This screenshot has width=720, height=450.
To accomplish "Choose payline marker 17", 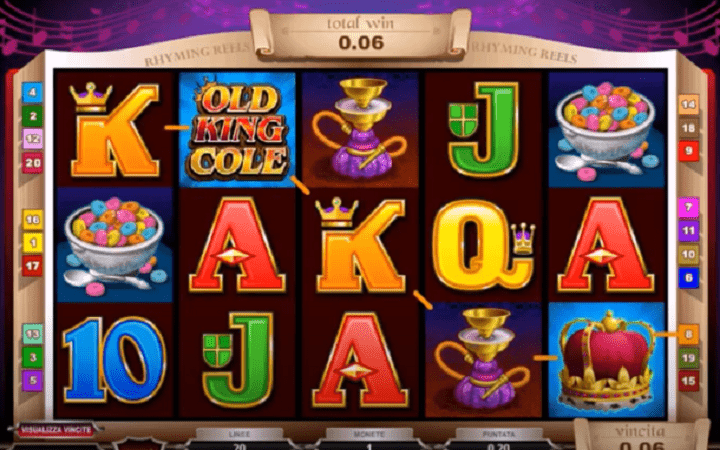I will [x=33, y=266].
